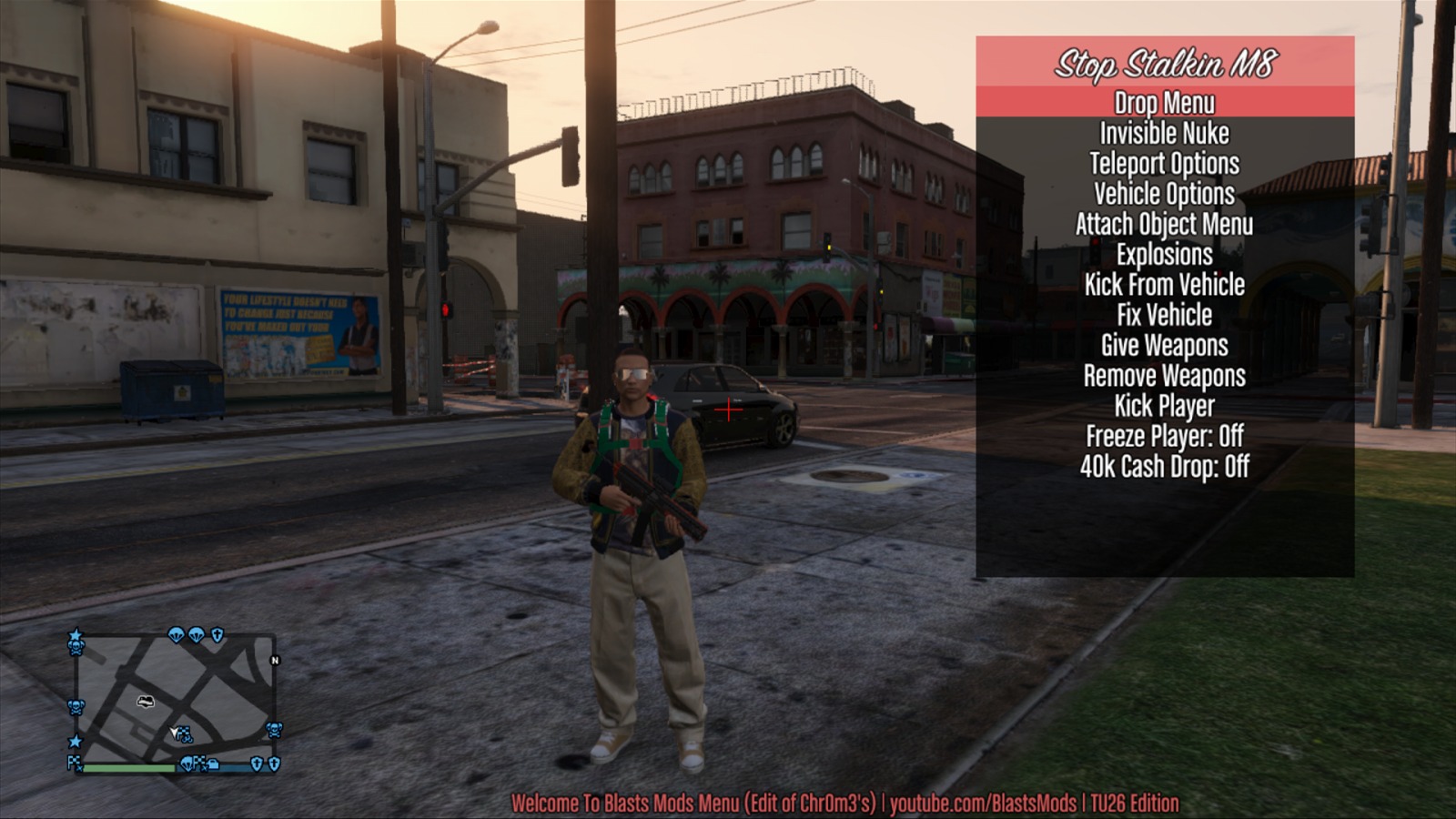1456x819 pixels.
Task: Select the Explosions entry
Action: click(1164, 255)
